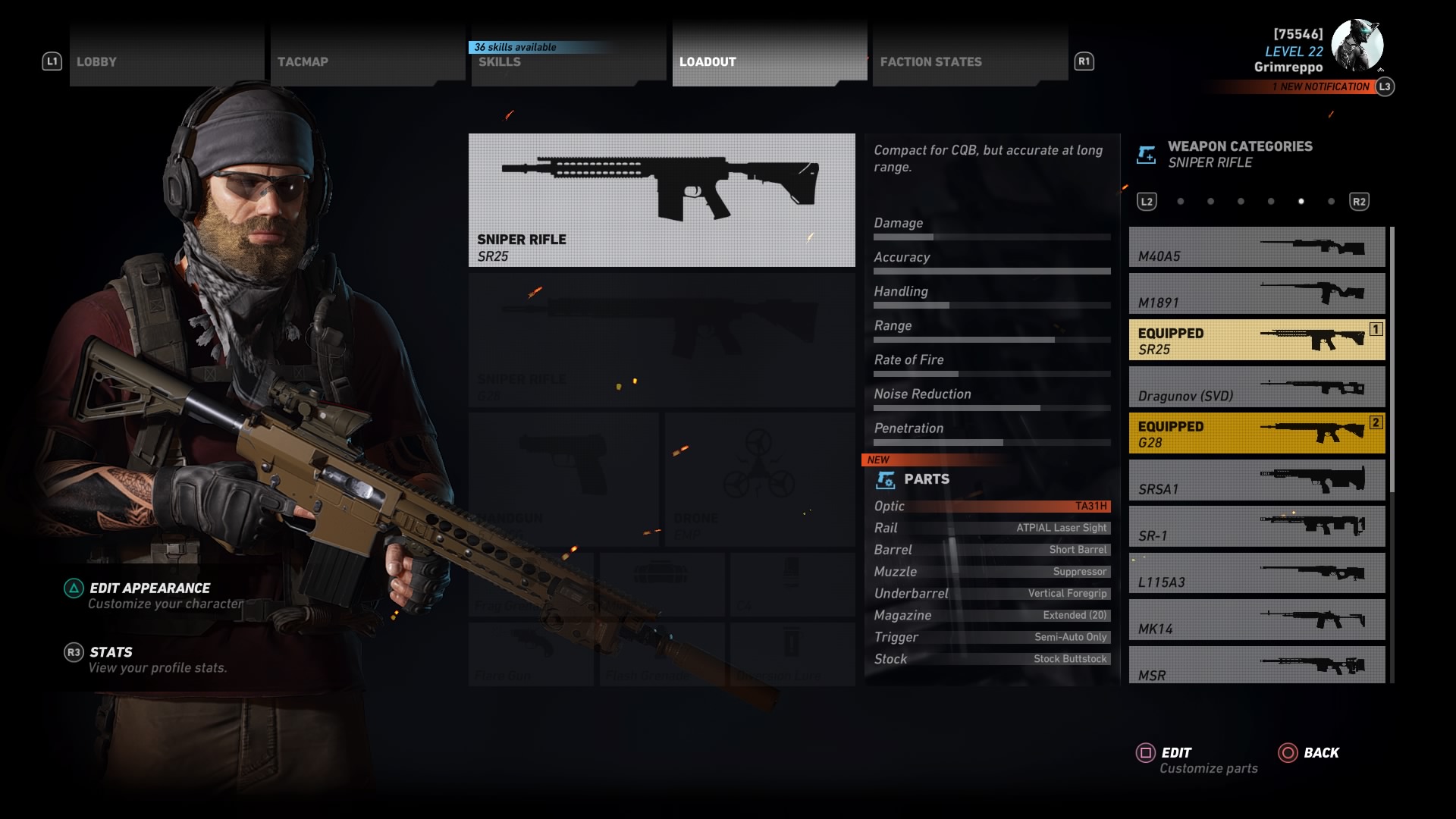Open the TA31H Optic part row
1456x819 pixels.
click(x=991, y=507)
